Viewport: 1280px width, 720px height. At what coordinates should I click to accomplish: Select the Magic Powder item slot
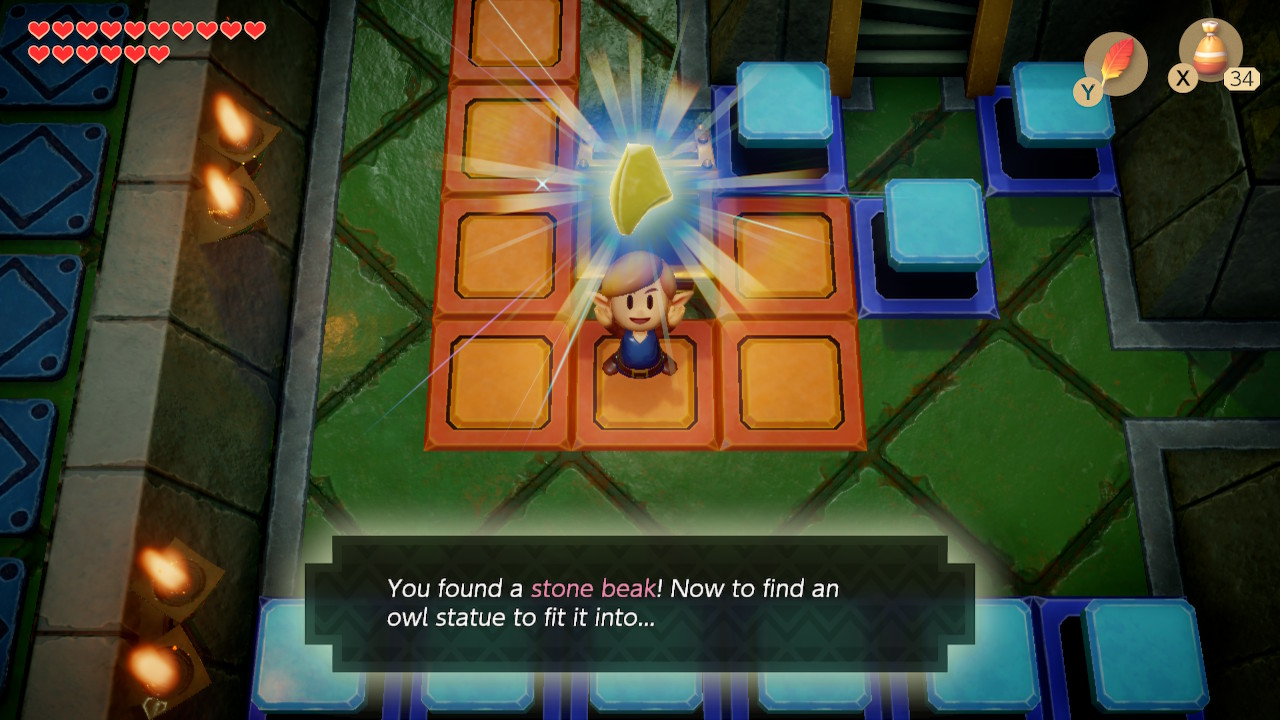1210,52
